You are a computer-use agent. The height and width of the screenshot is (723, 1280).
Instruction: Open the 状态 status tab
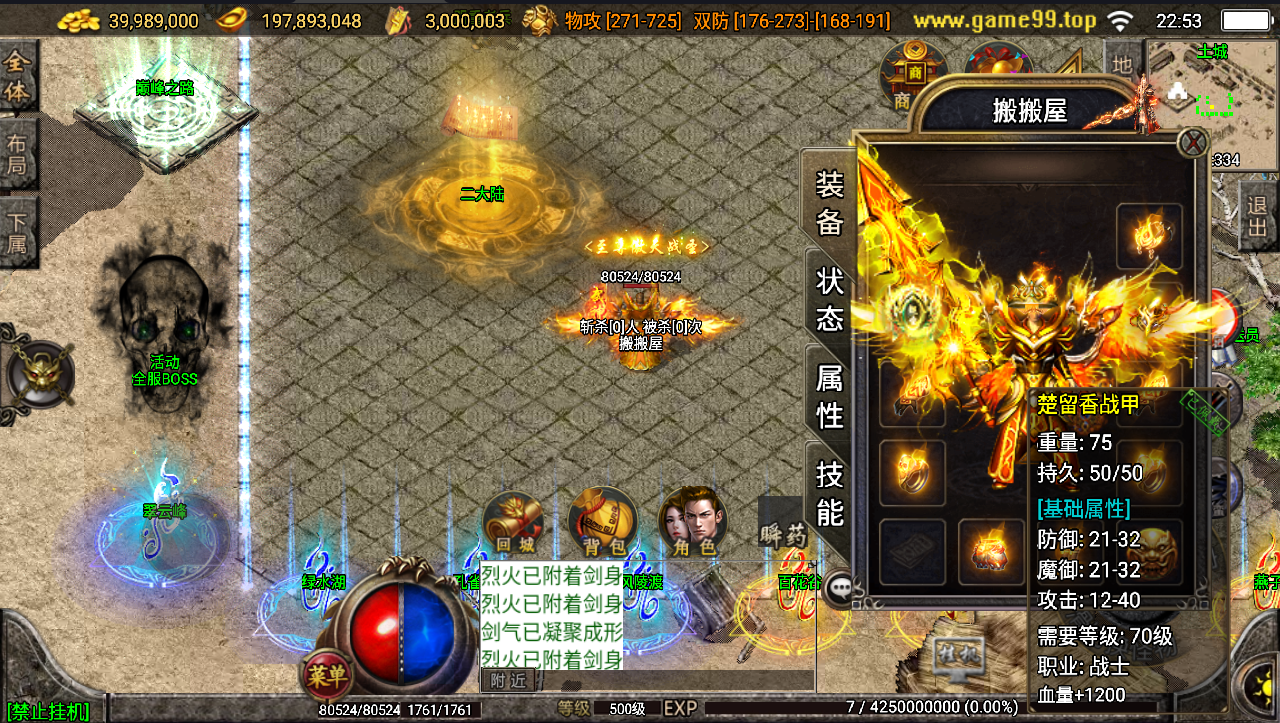[830, 298]
